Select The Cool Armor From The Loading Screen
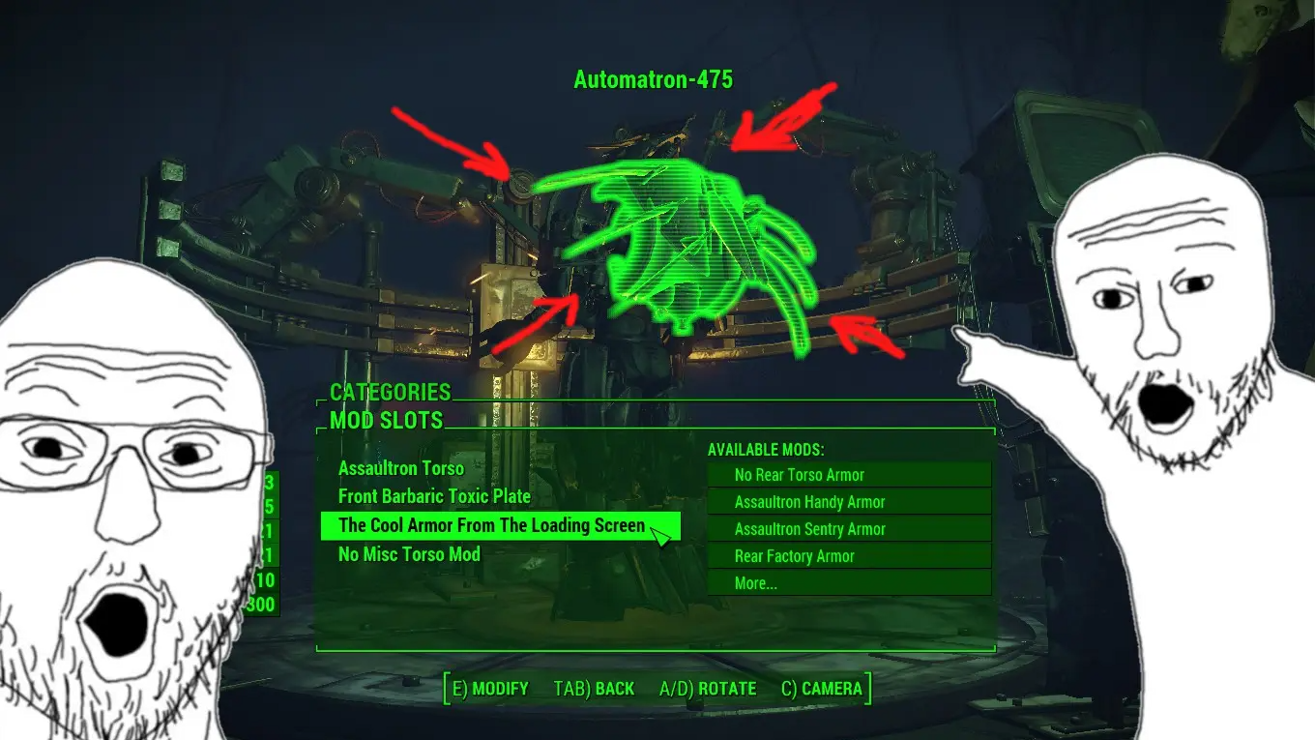Screen dimensions: 1315x740 point(492,525)
